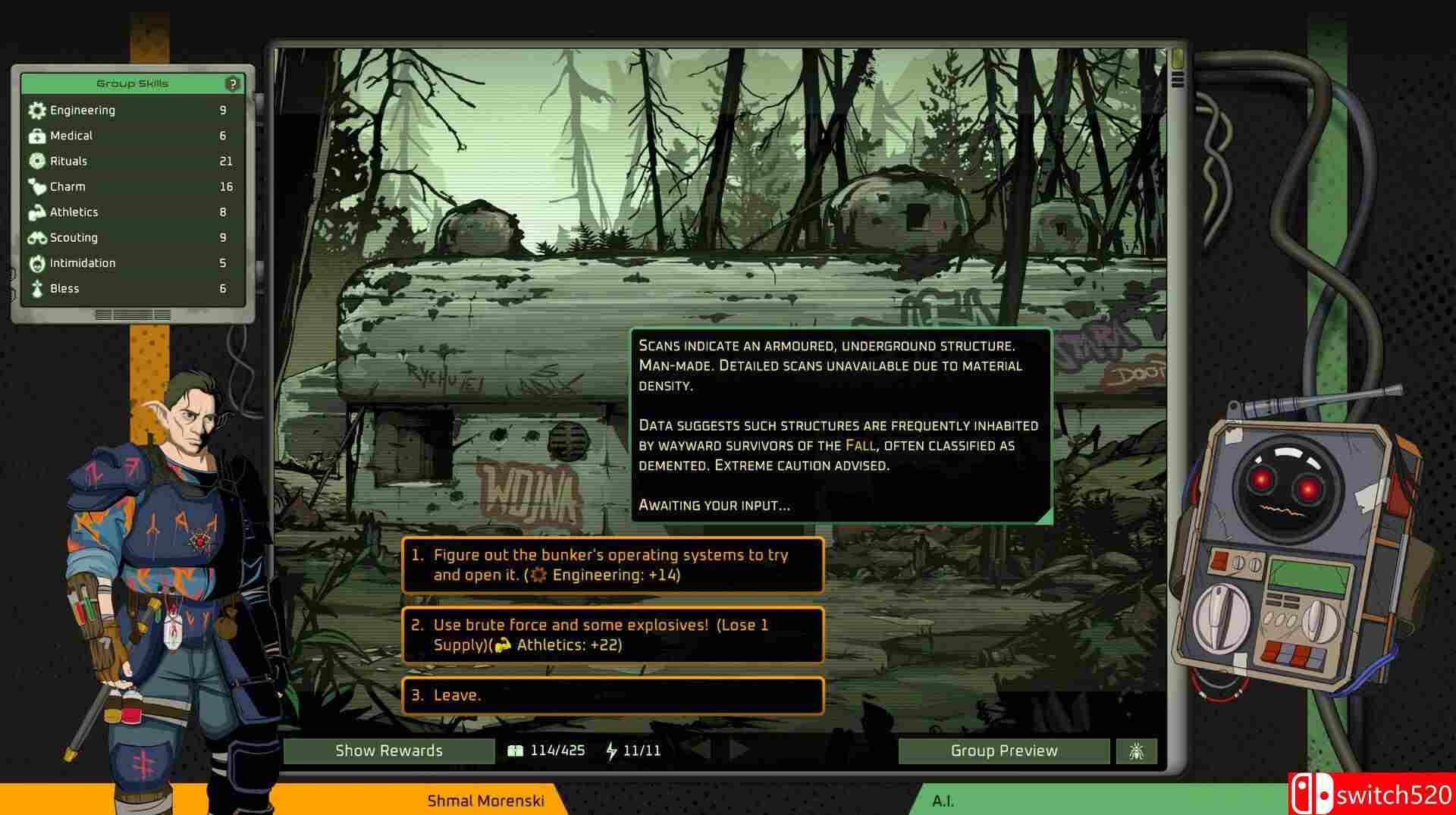The image size is (1456, 815).
Task: Select the Shmal Morenski name tab
Action: tap(485, 801)
